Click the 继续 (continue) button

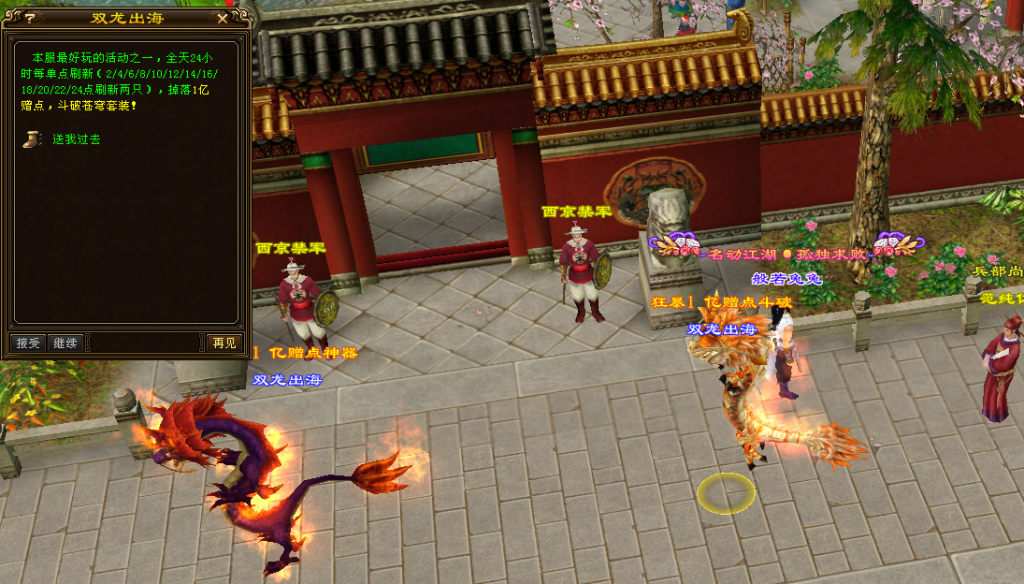click(65, 343)
